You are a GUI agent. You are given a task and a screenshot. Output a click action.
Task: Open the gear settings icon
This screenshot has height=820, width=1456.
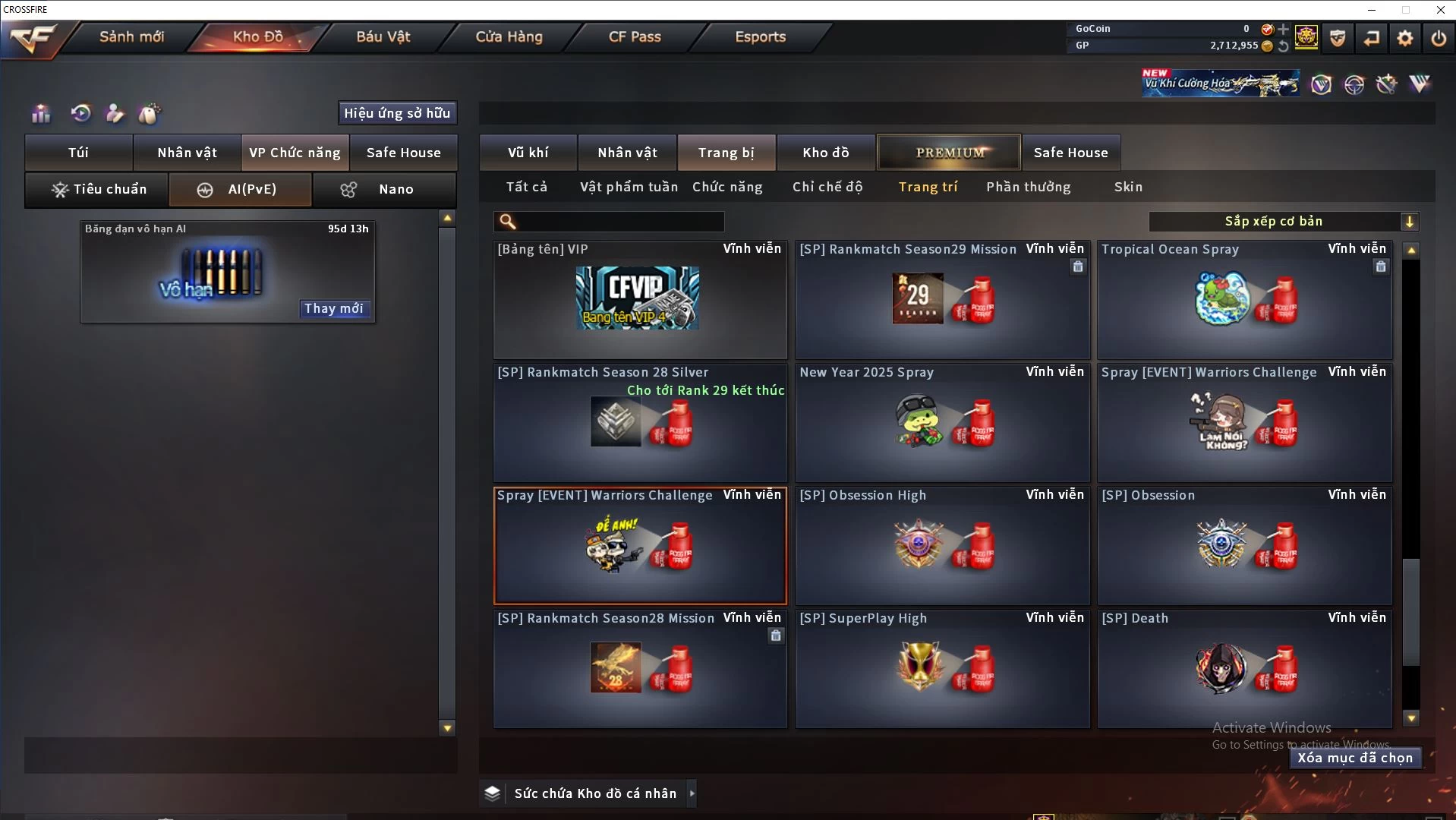[x=1405, y=37]
